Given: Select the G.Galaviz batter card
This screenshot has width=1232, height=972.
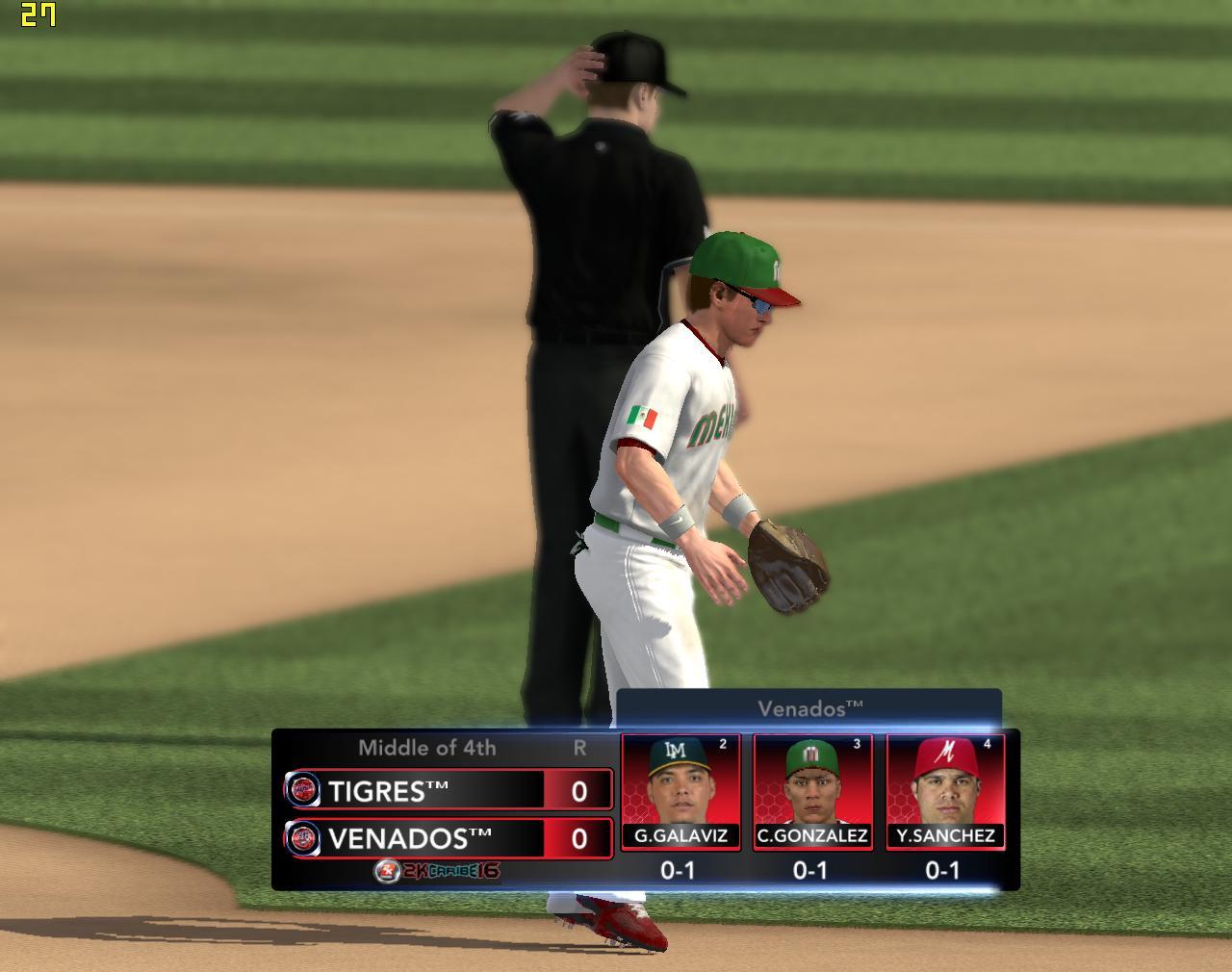Looking at the screenshot, I should coord(680,792).
